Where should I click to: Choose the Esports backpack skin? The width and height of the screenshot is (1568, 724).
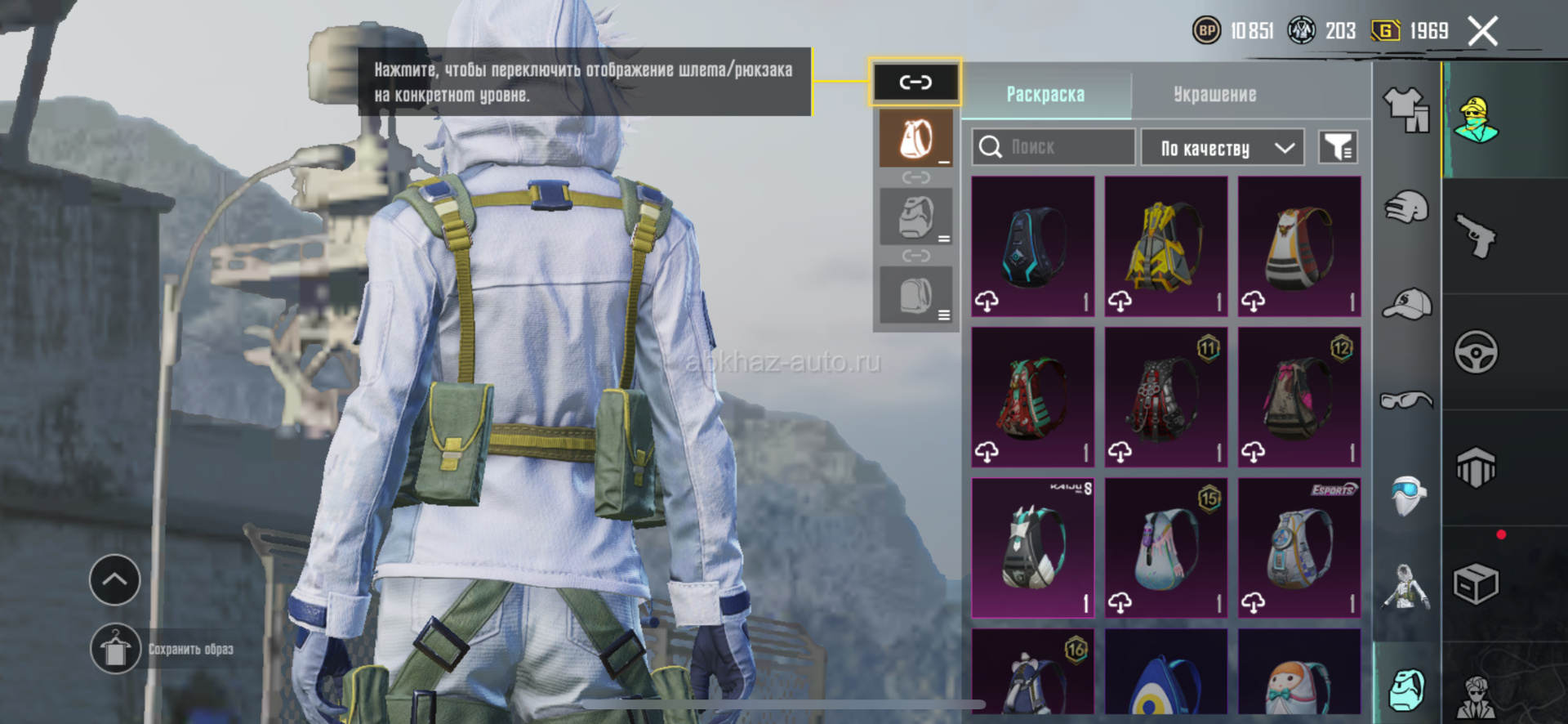(1298, 547)
